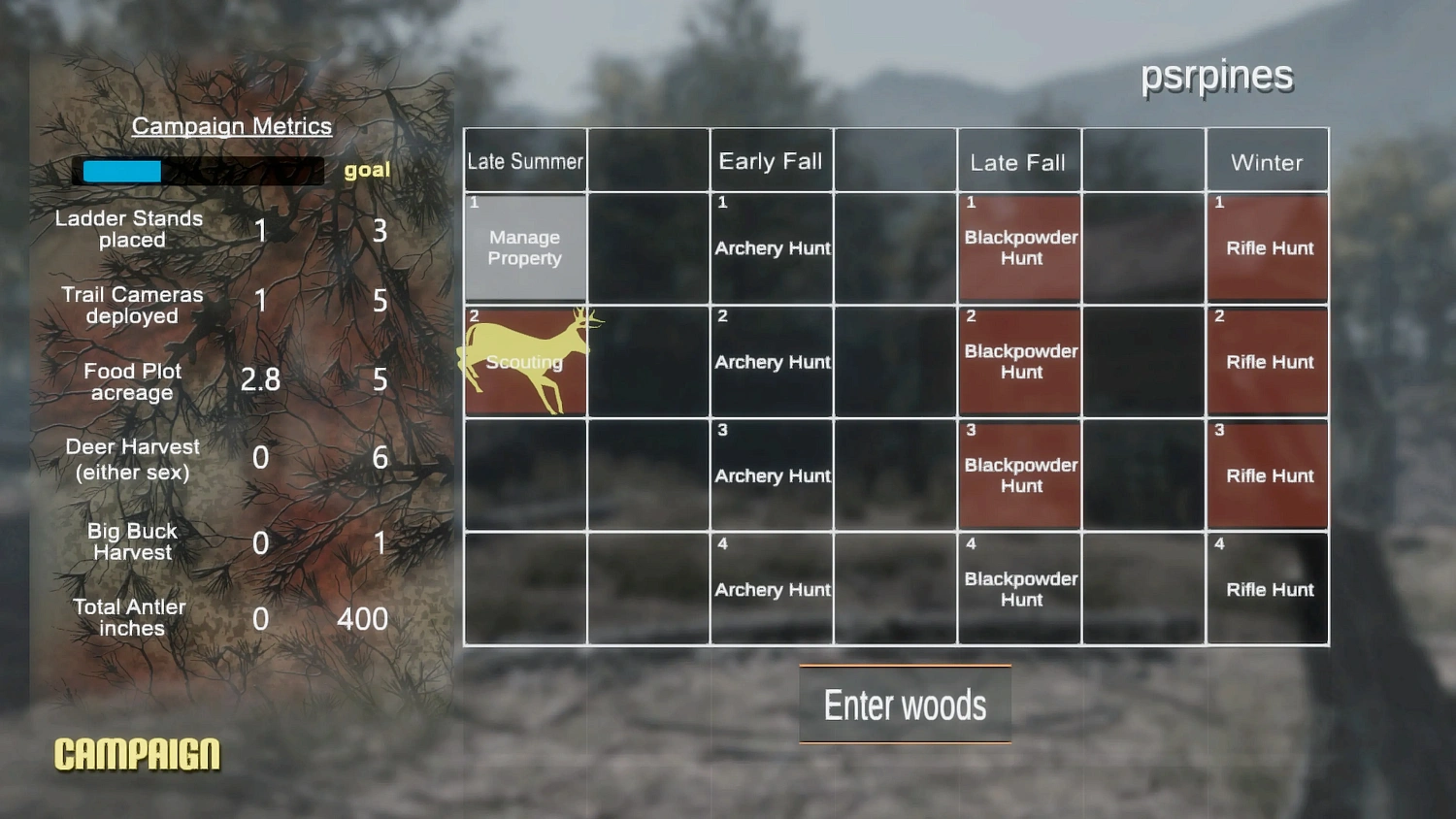Click the CAMPAIGN label

click(136, 751)
